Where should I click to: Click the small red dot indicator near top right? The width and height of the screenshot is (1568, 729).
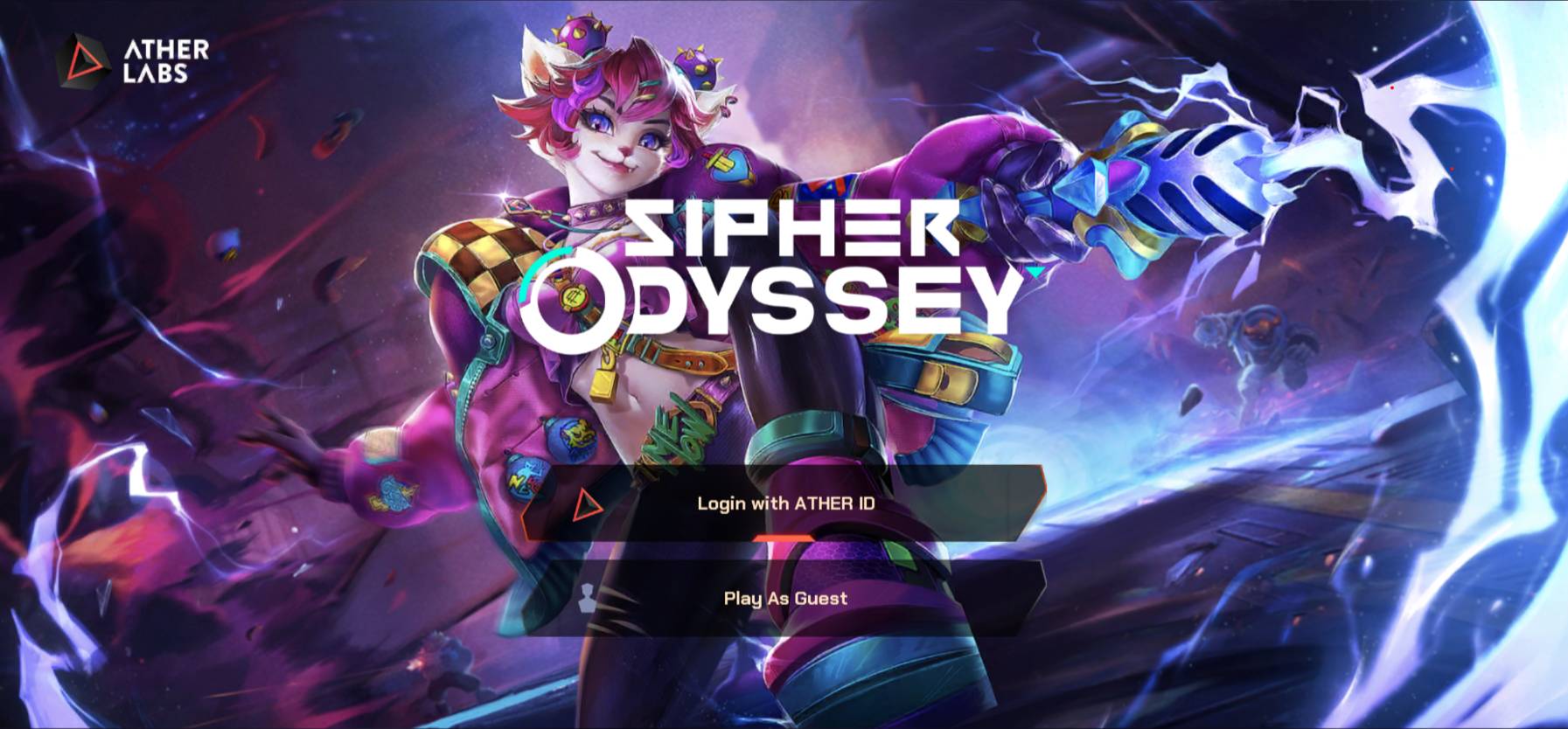[1392, 87]
